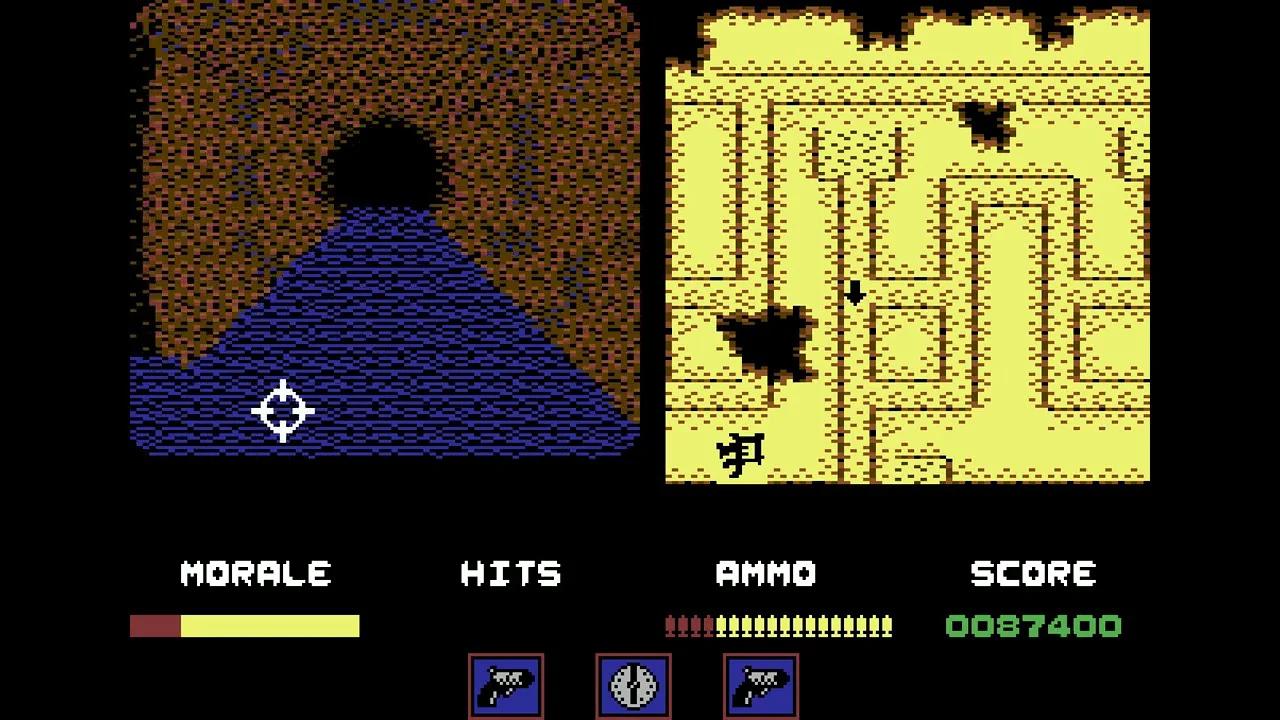Screen dimensions: 1280x720
Task: Select the black arrow on the map
Action: click(x=857, y=294)
